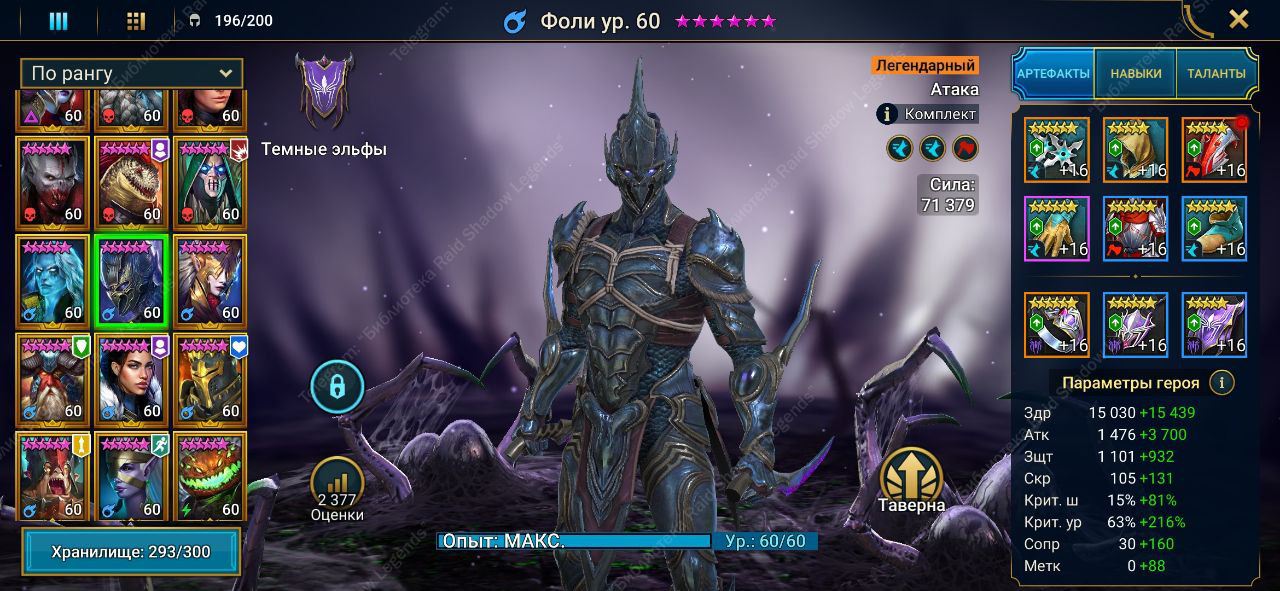Select the equipped helmet artifact slot
The width and height of the screenshot is (1280, 591).
click(x=1135, y=150)
